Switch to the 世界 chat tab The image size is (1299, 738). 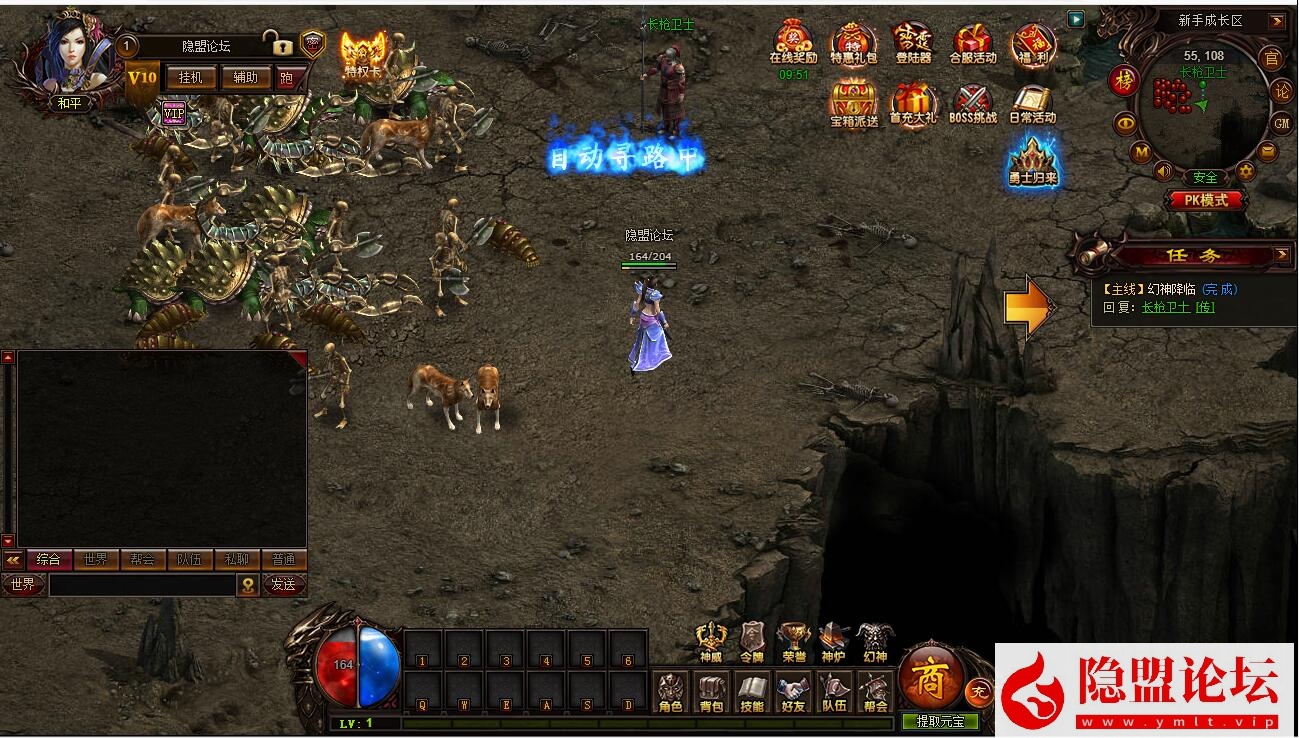pos(96,560)
